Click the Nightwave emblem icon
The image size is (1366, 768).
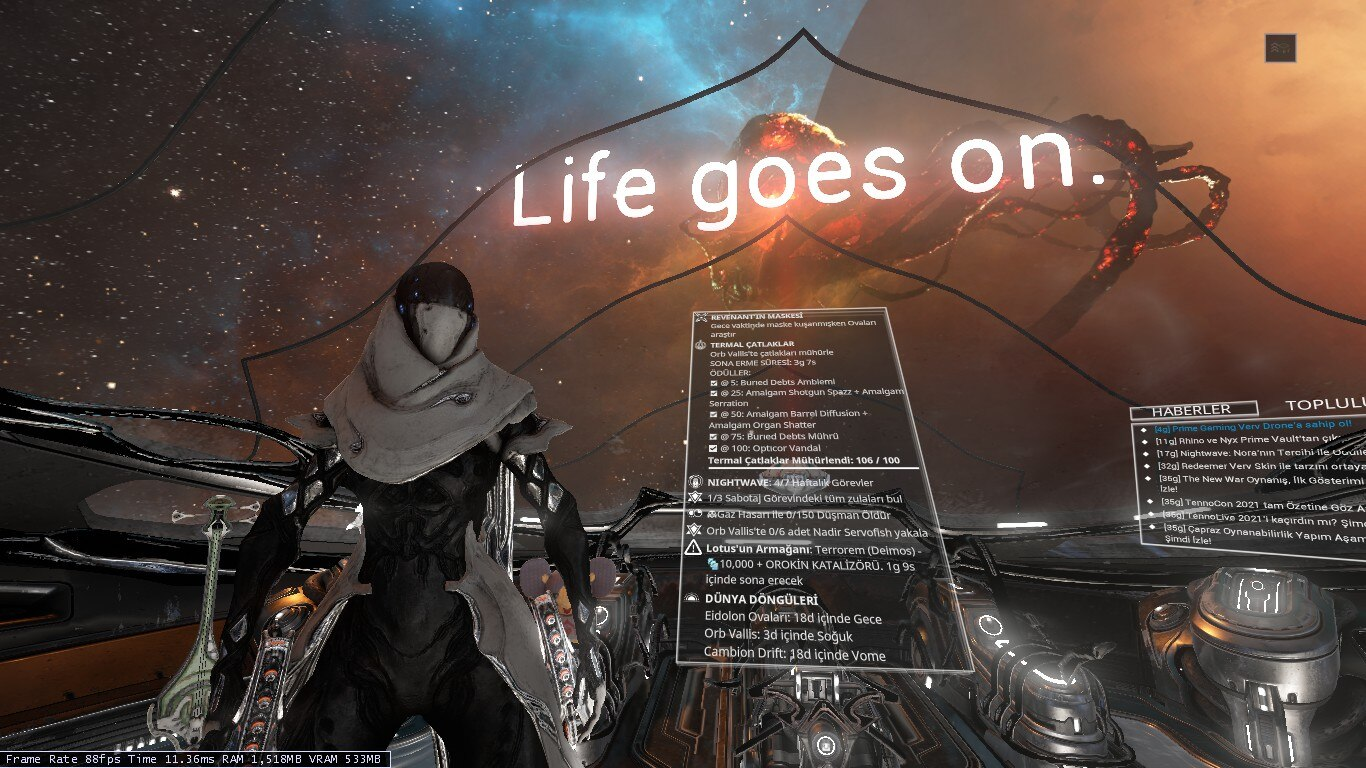pos(694,483)
